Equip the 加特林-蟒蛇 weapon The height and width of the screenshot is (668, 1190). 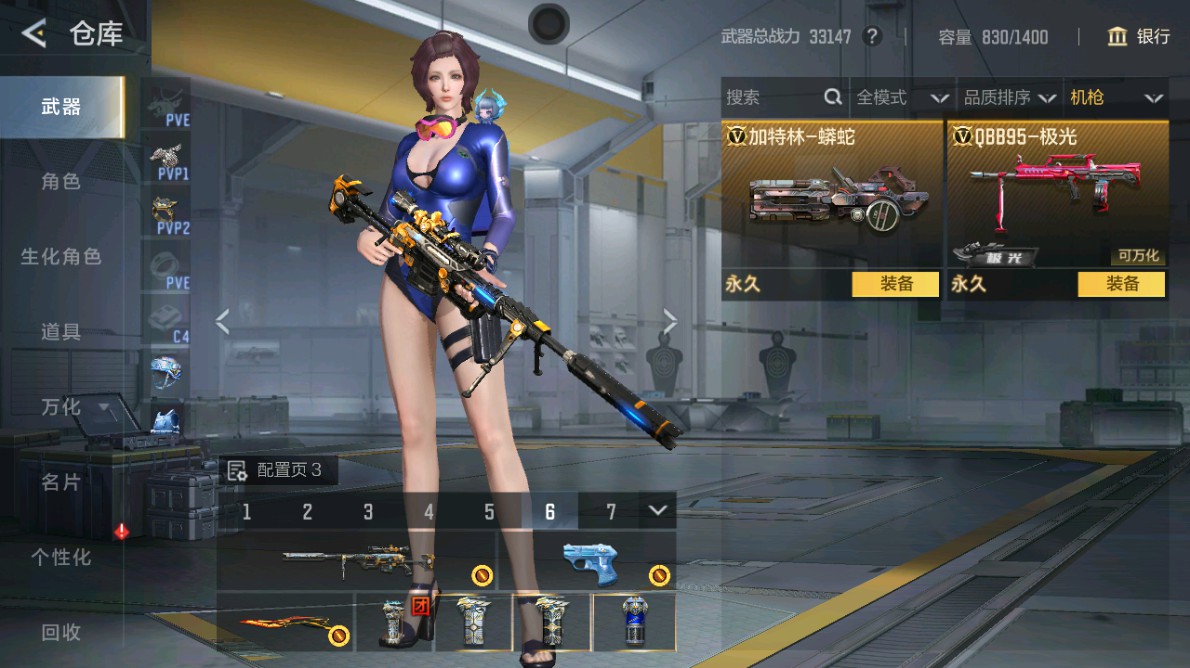tap(895, 284)
